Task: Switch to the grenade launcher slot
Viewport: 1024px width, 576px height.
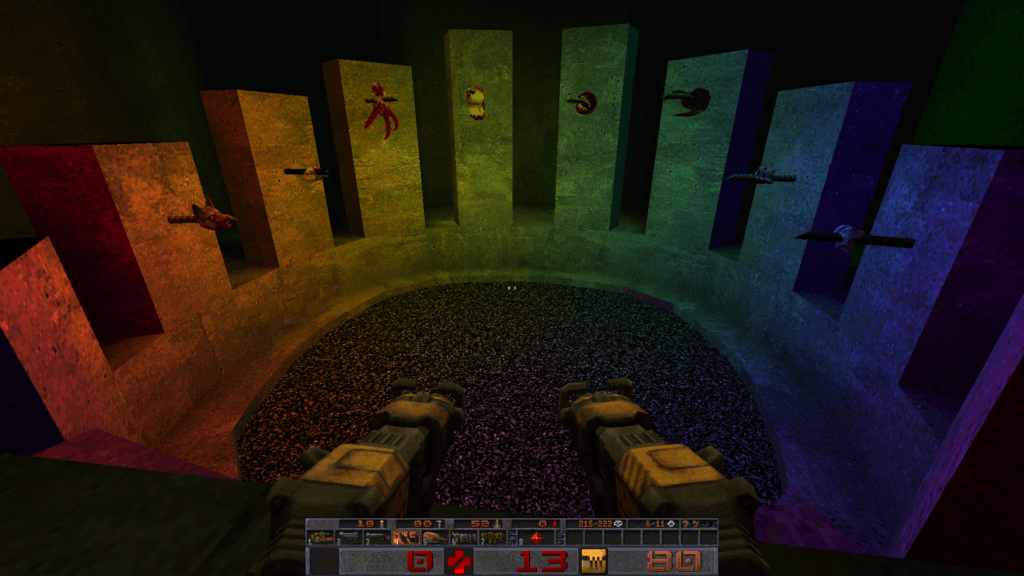Action: point(464,538)
